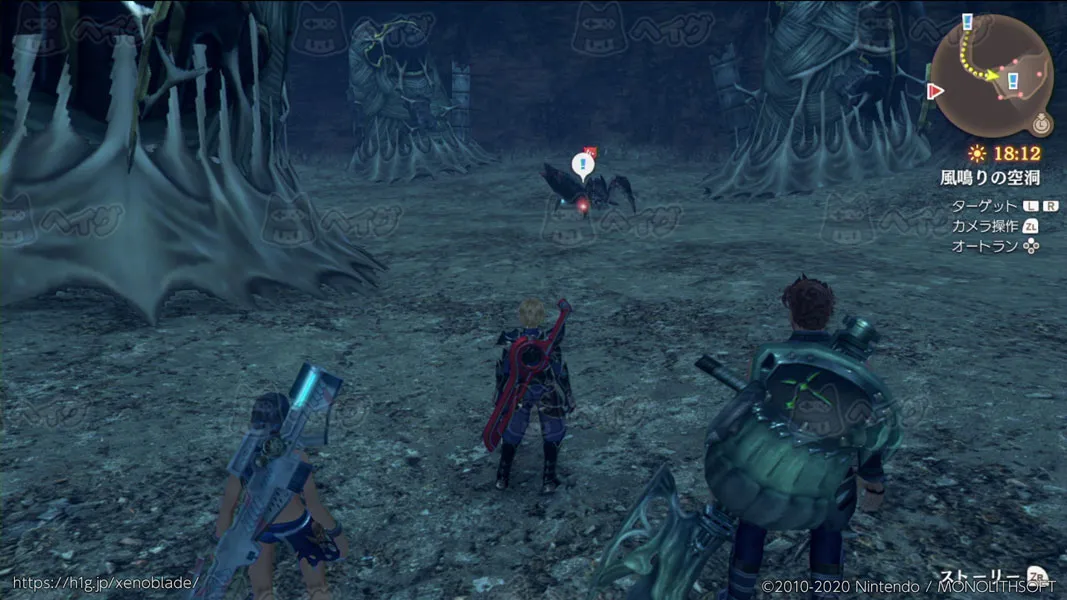Select the red flag marker beside the minimap
Image resolution: width=1067 pixels, height=600 pixels.
click(x=936, y=92)
